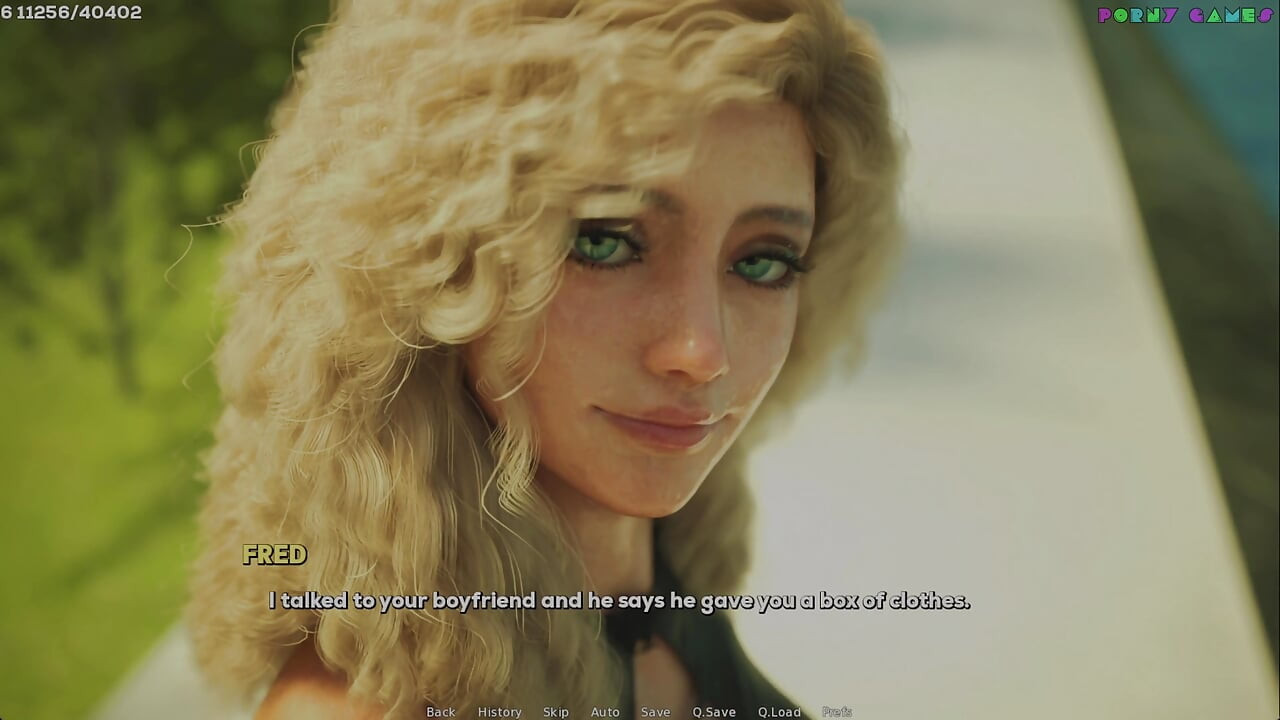Perform a Q.Save quick save
The image size is (1280, 720).
pyautogui.click(x=713, y=712)
